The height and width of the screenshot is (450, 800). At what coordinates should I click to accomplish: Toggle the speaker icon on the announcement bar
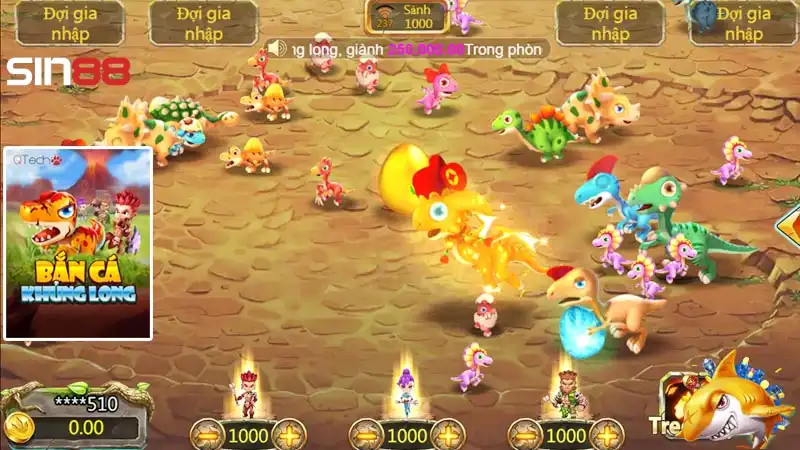point(277,48)
